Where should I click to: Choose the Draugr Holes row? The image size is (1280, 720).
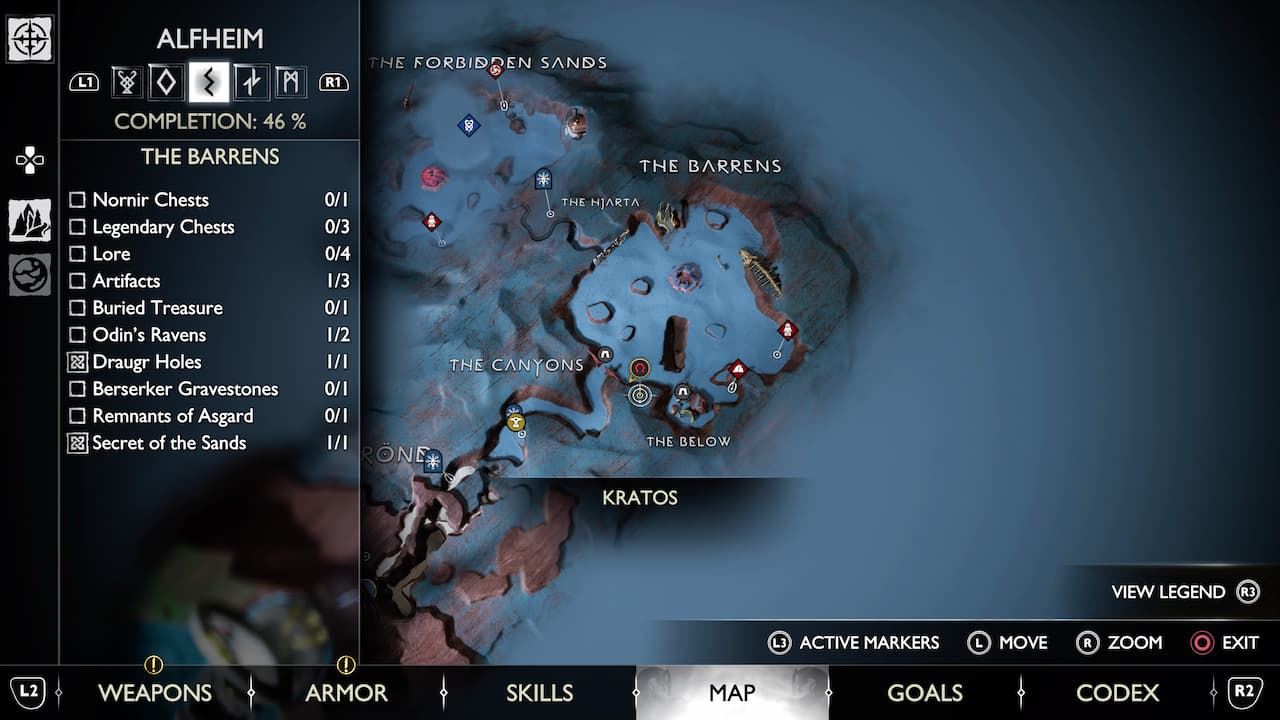[146, 362]
